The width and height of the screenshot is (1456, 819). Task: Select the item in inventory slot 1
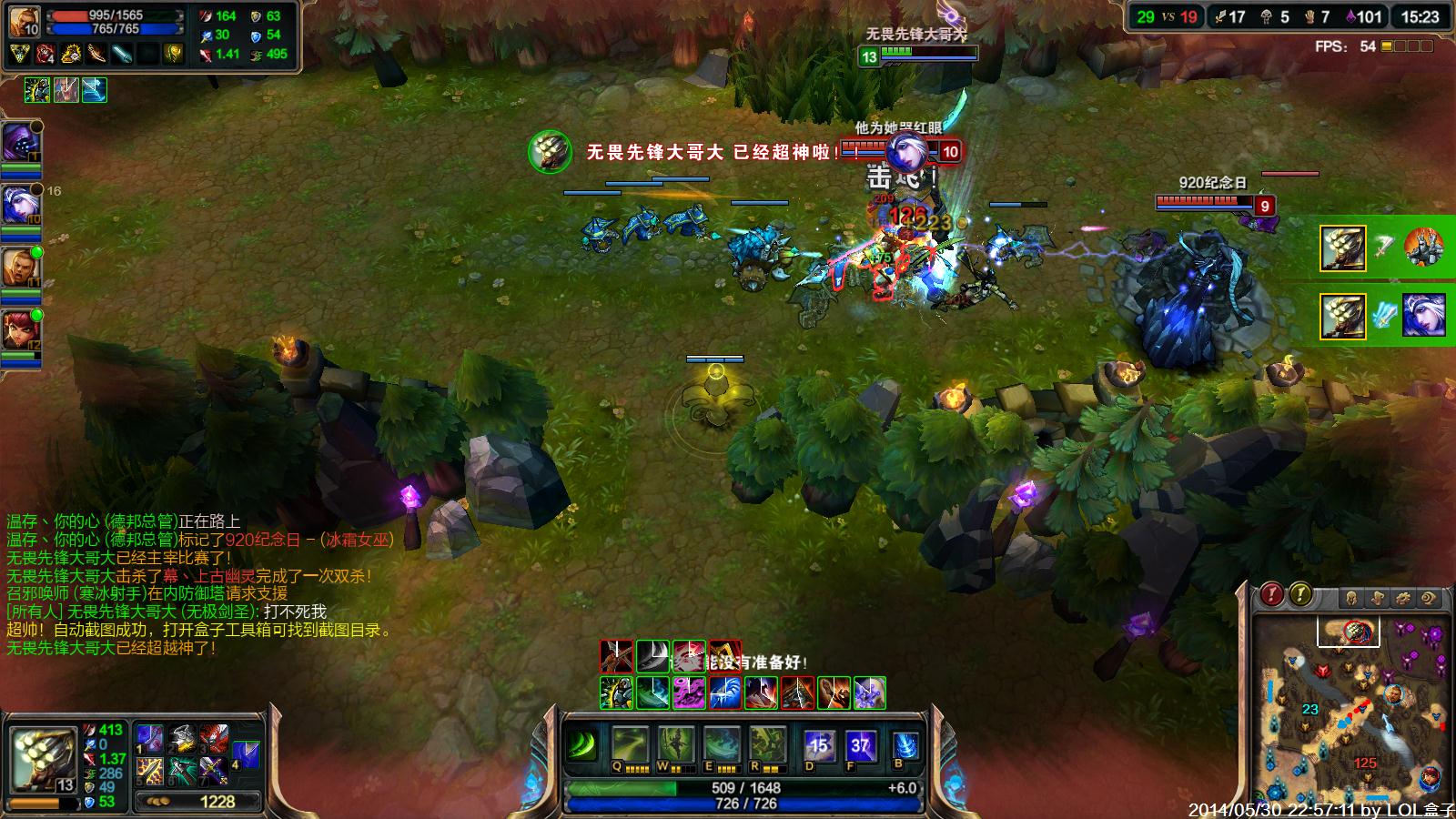[x=150, y=738]
